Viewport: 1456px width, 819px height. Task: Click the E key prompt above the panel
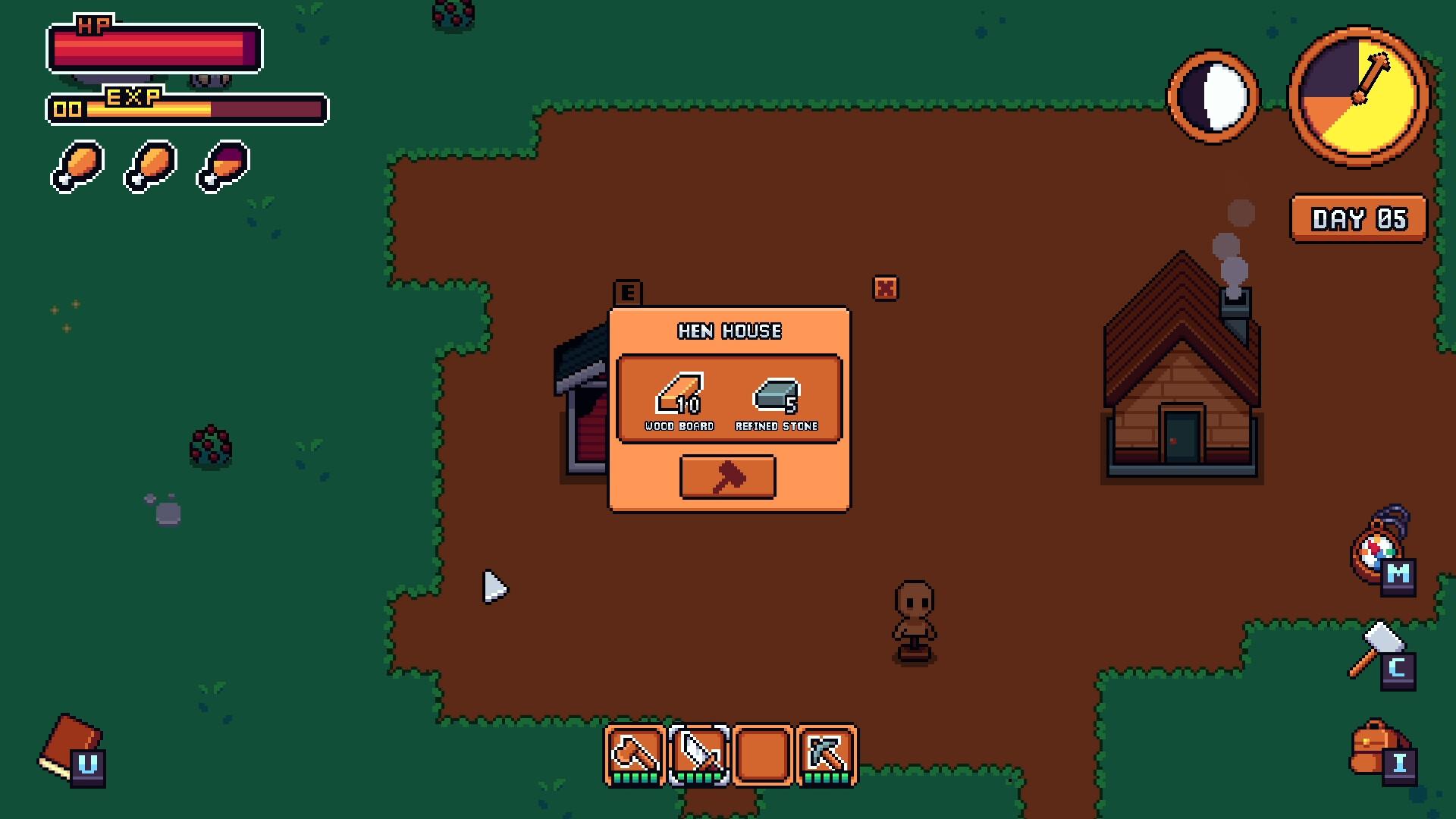pyautogui.click(x=628, y=290)
